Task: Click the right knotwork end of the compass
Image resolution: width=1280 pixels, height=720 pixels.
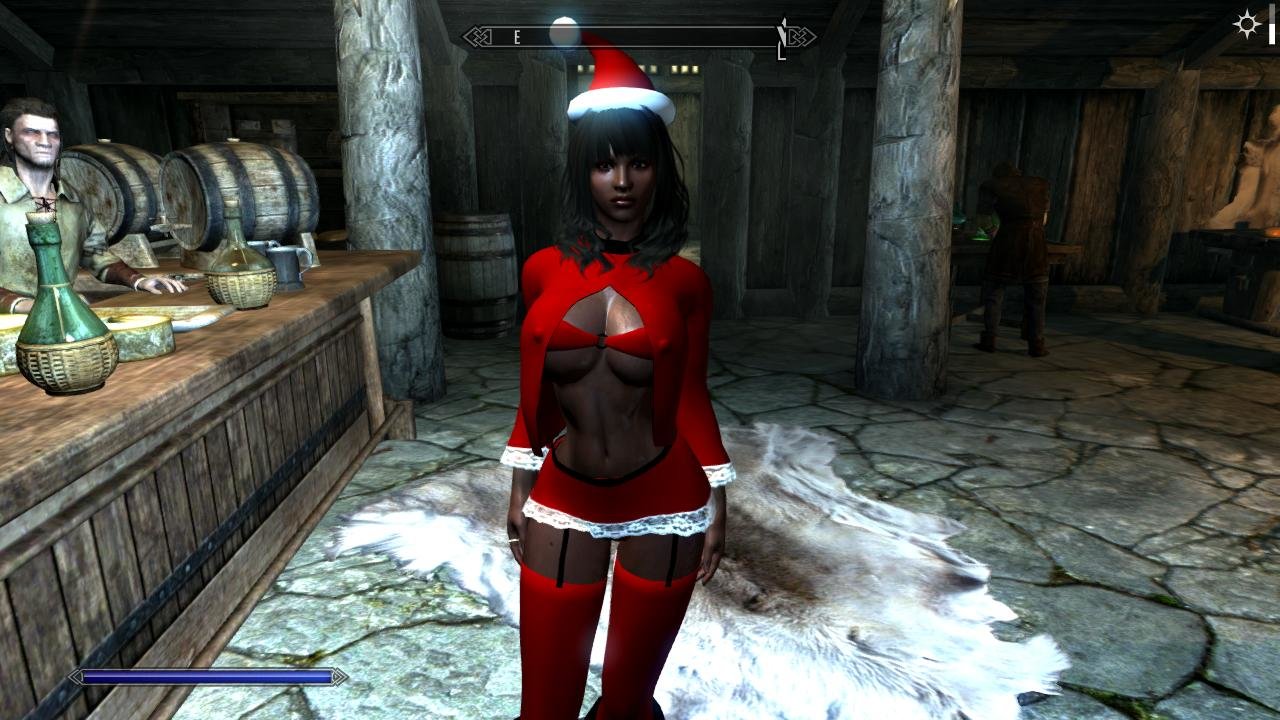Action: point(799,38)
